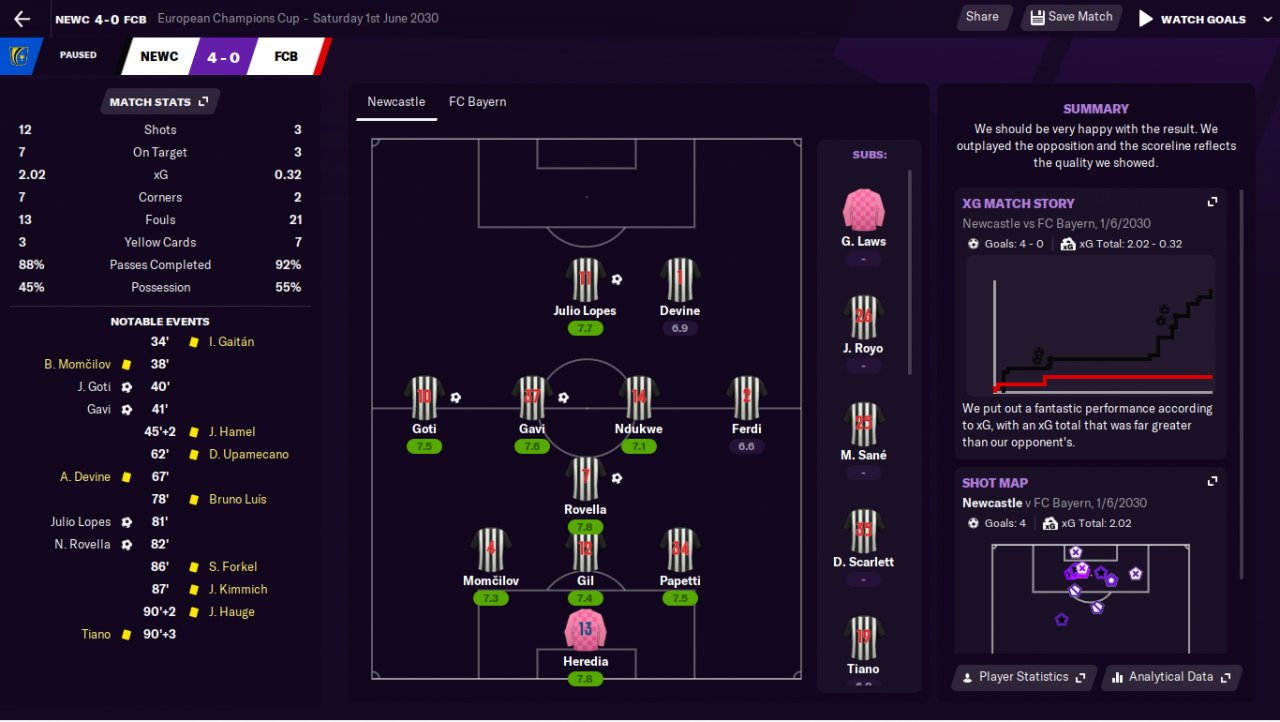Expand the xG Match Story panel
The height and width of the screenshot is (722, 1280).
1212,202
